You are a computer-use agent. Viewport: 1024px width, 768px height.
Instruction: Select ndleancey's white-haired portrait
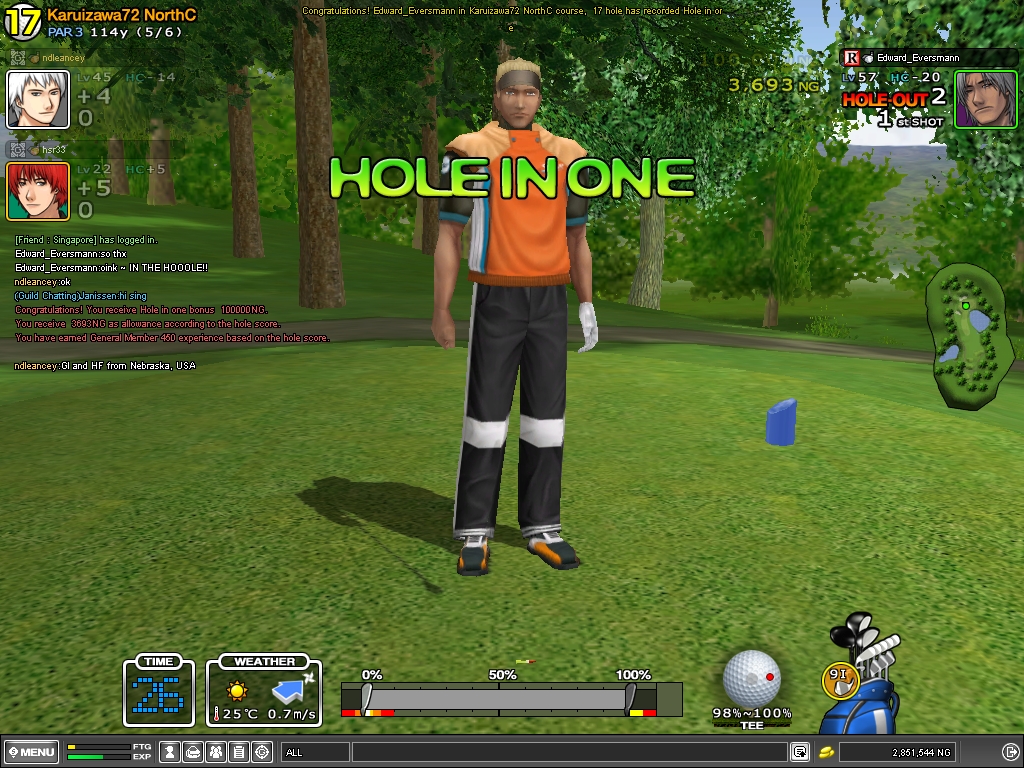[x=38, y=99]
